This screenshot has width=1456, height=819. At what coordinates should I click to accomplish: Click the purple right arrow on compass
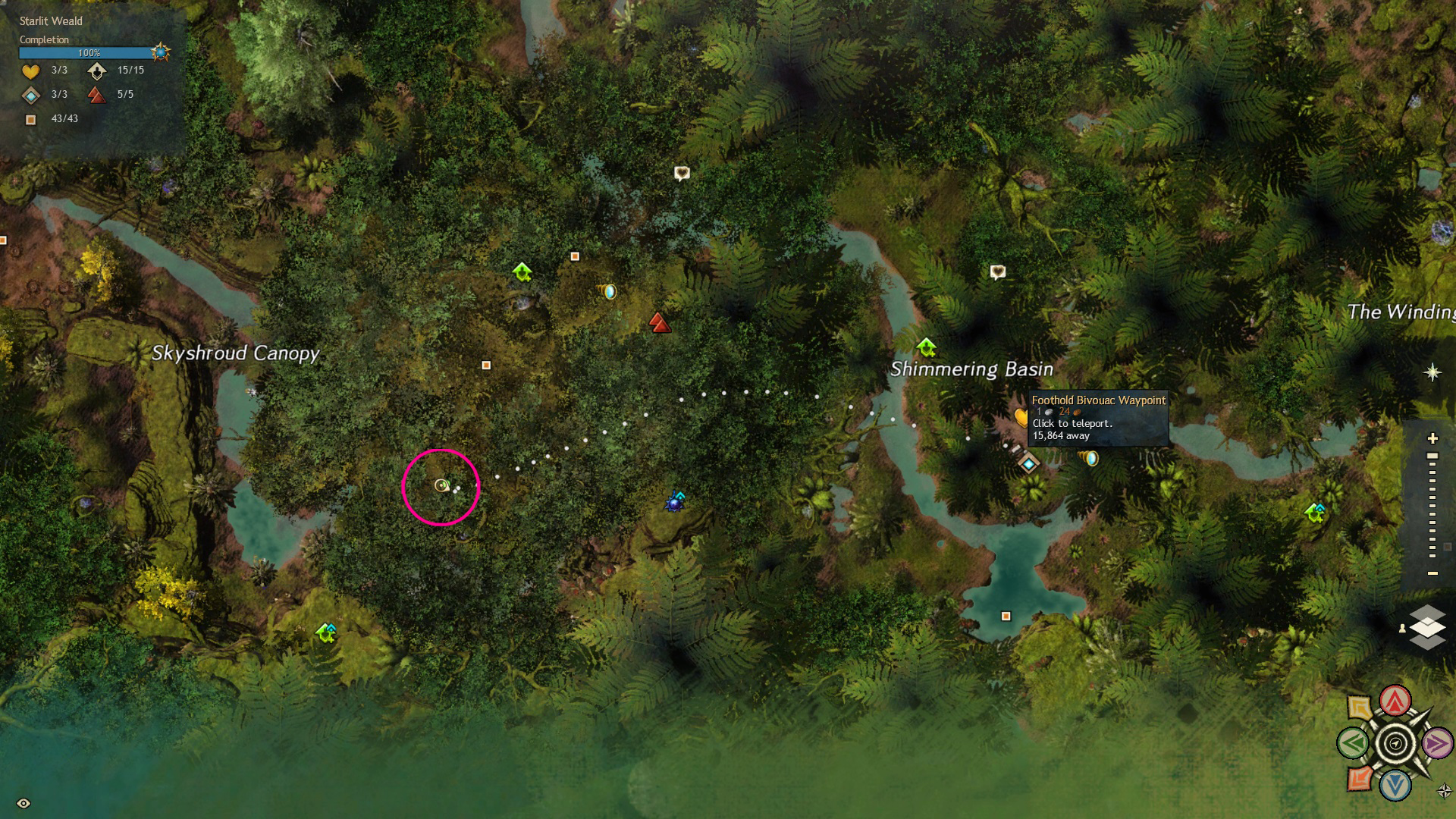(x=1436, y=743)
